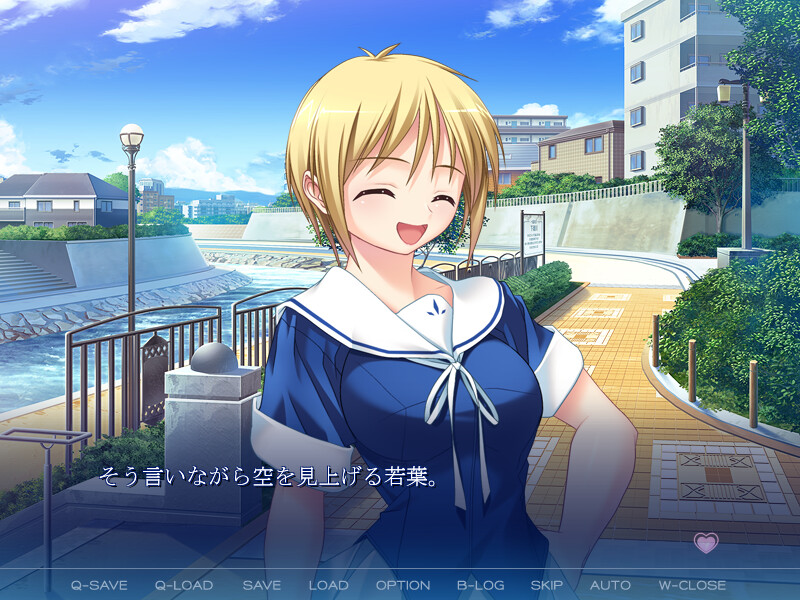Click the pink heart advance icon
800x600 pixels.
coord(706,543)
